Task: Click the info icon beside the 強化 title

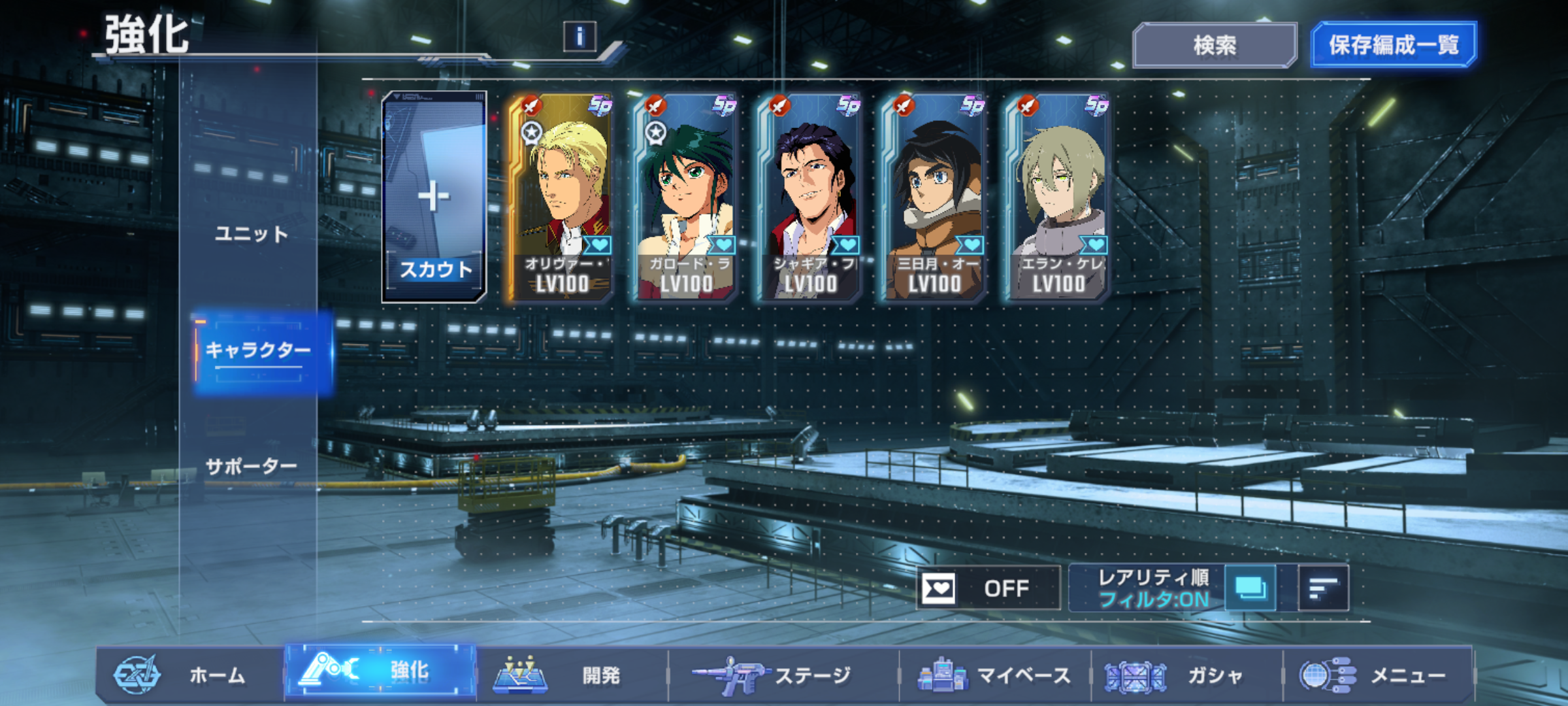Action: pos(580,37)
